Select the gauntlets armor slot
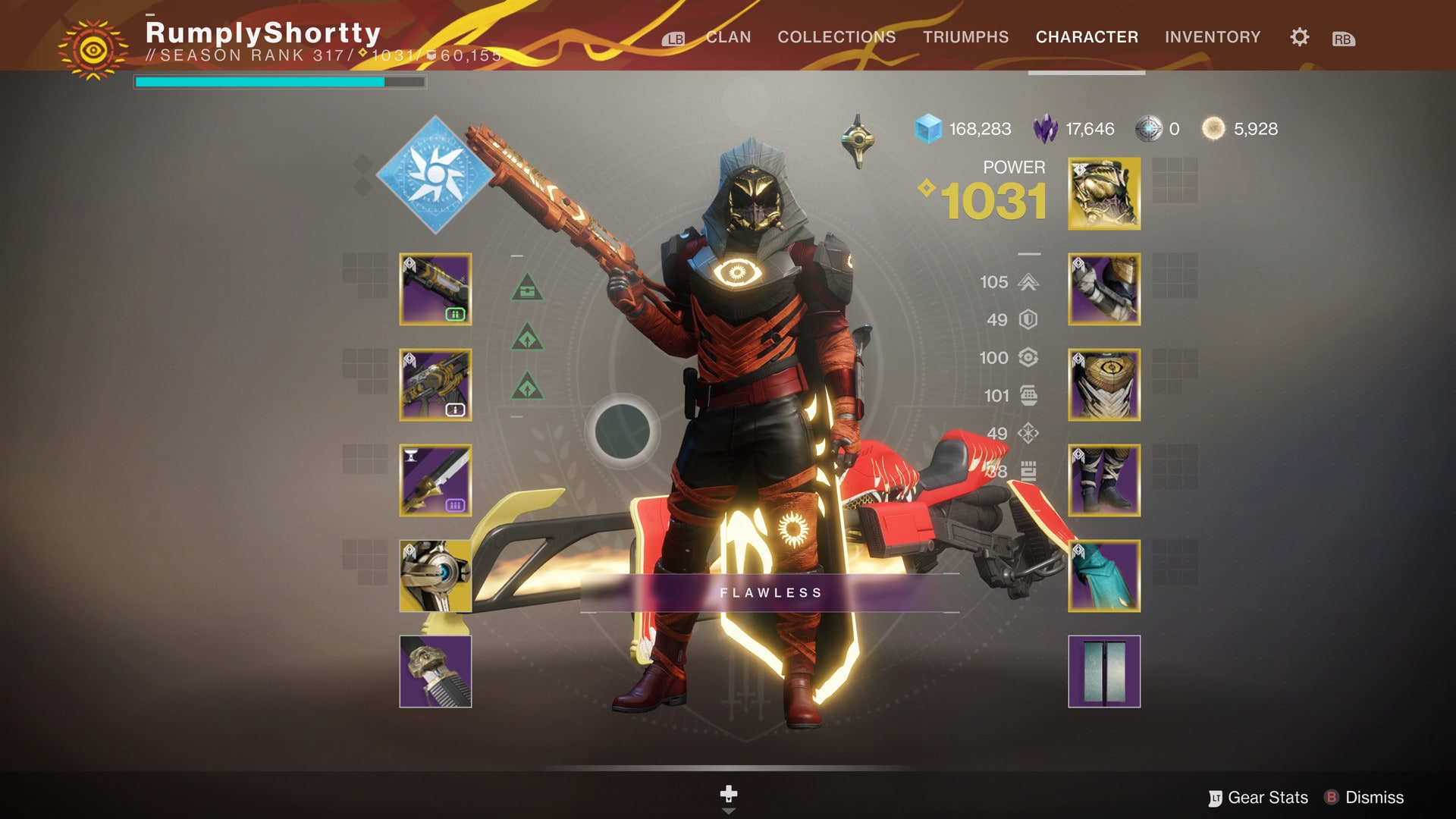Image resolution: width=1456 pixels, height=819 pixels. (x=1104, y=290)
